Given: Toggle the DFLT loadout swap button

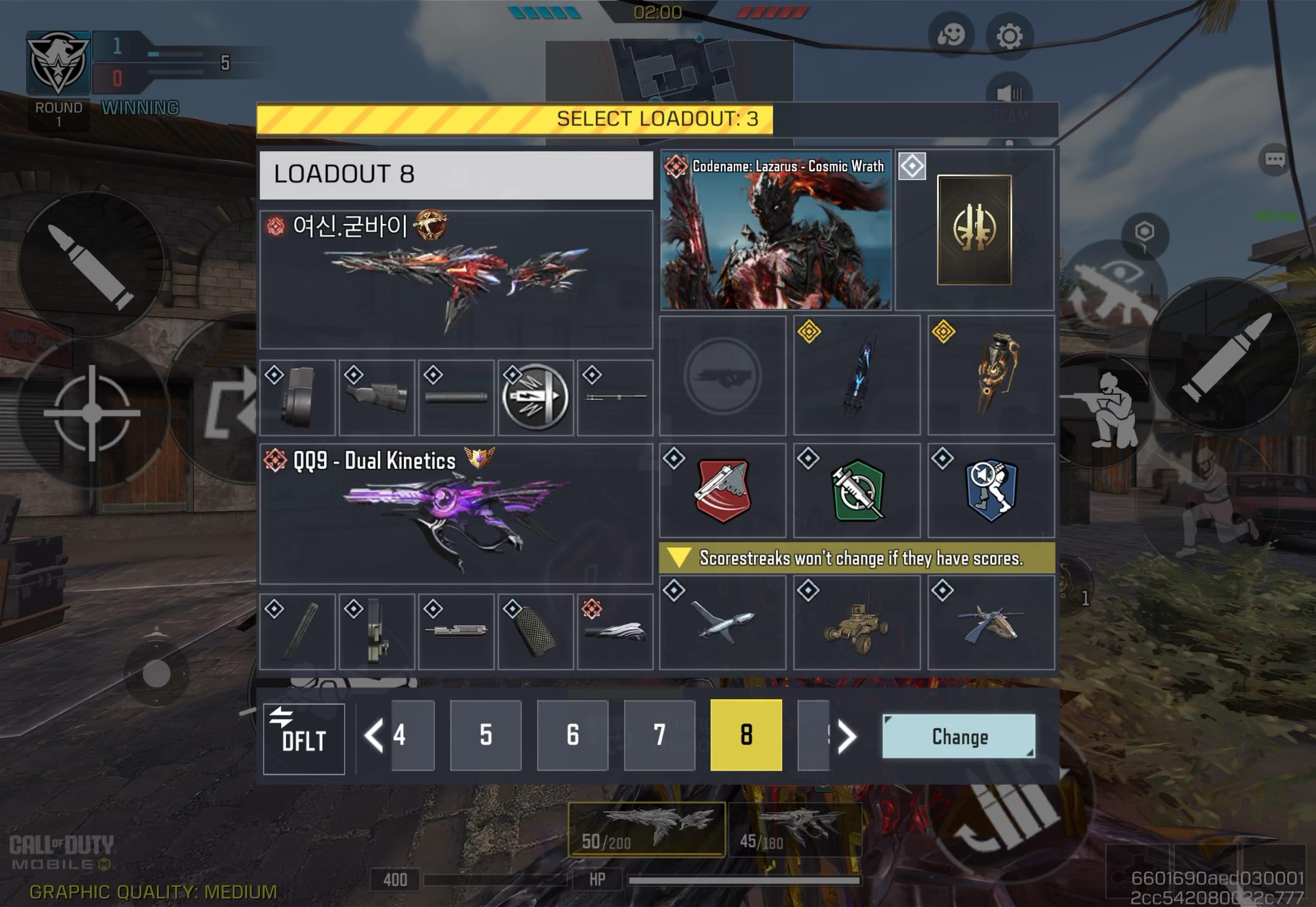Looking at the screenshot, I should (303, 738).
